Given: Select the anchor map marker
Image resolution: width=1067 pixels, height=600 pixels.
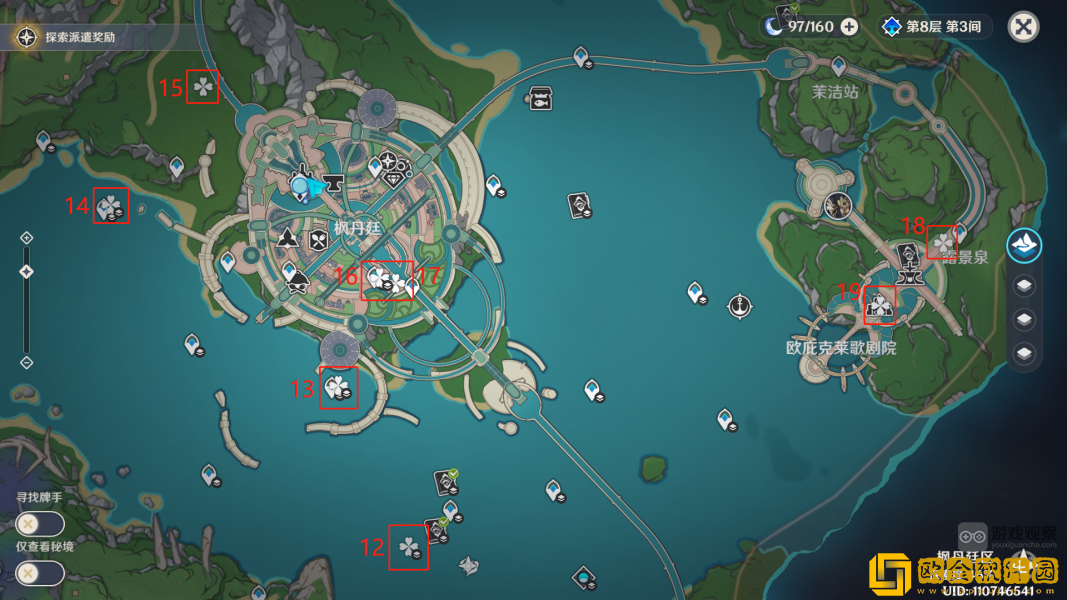Looking at the screenshot, I should 739,304.
